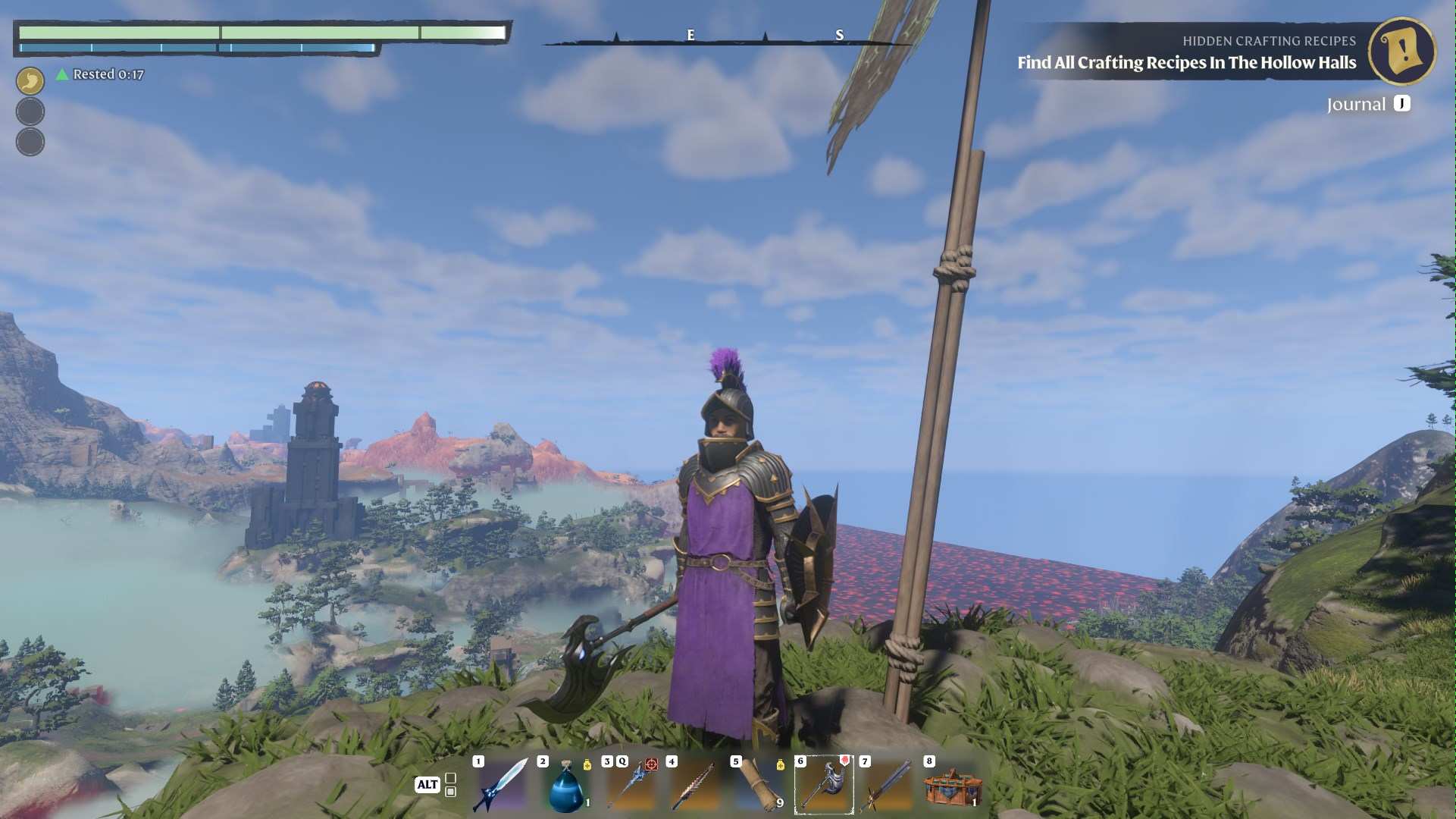The width and height of the screenshot is (1456, 819).
Task: Expand the second empty buff circle
Action: coord(30,141)
